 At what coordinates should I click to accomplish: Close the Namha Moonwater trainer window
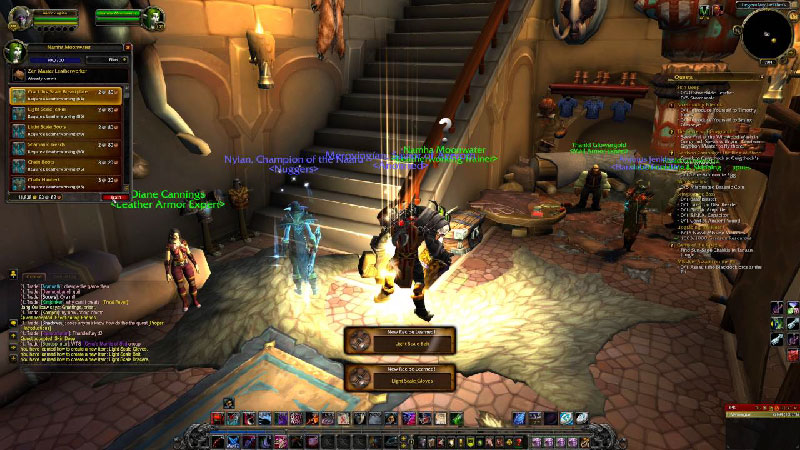[127, 47]
